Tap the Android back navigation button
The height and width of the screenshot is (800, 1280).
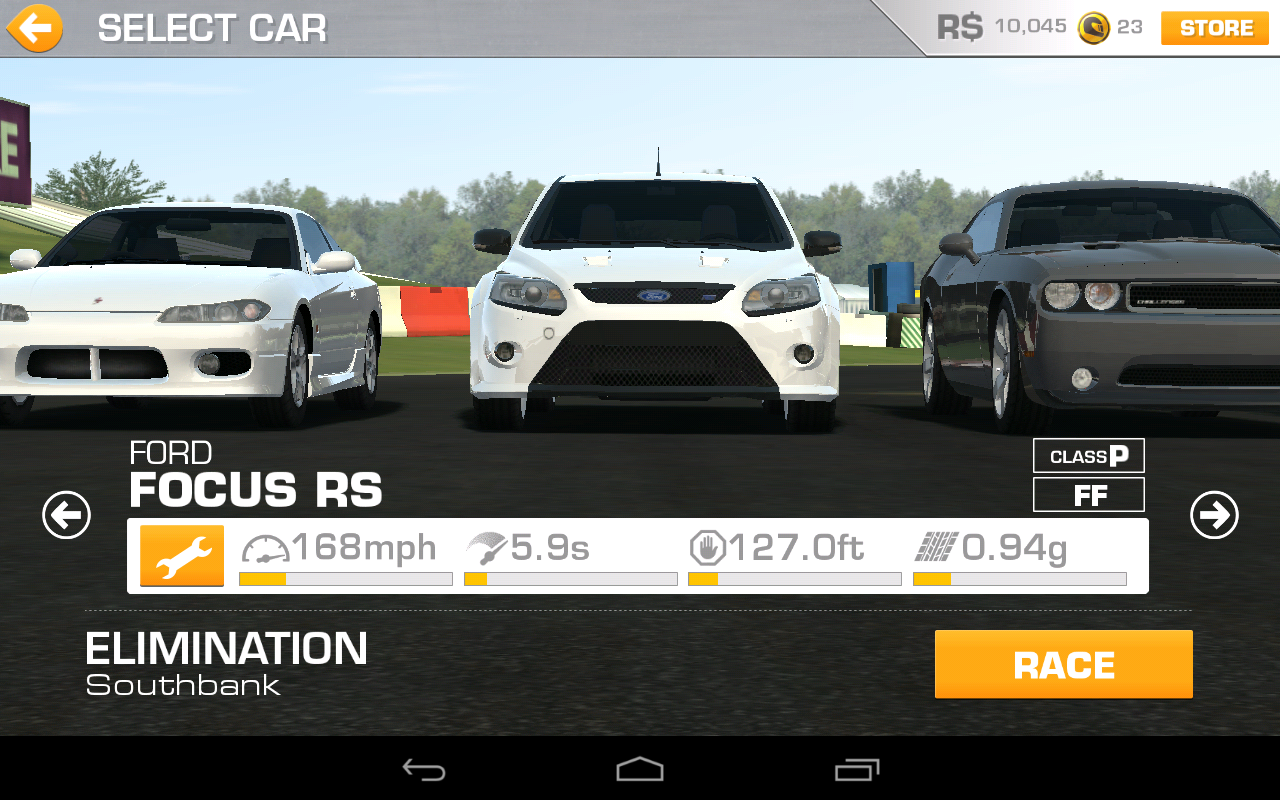(424, 769)
